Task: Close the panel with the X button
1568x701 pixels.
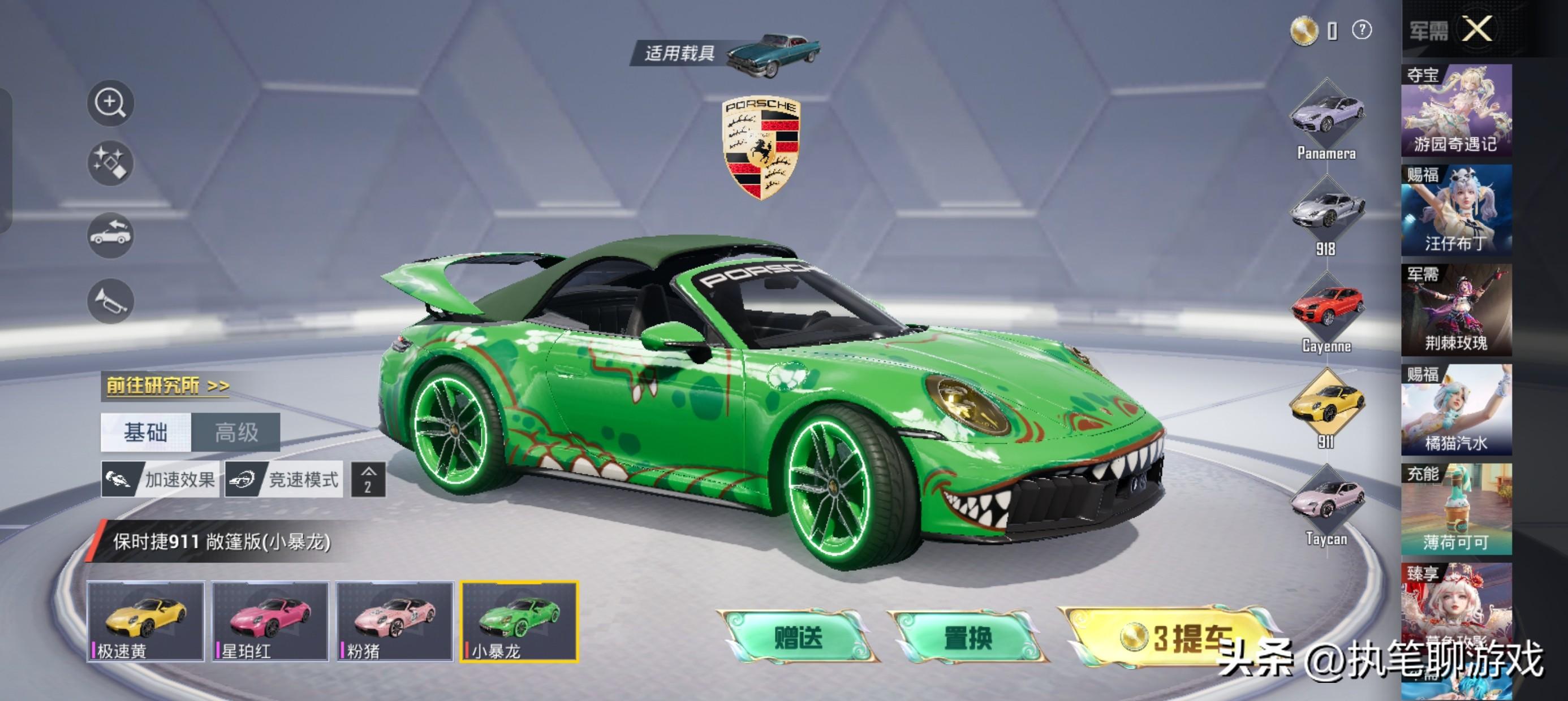Action: pos(1477,29)
